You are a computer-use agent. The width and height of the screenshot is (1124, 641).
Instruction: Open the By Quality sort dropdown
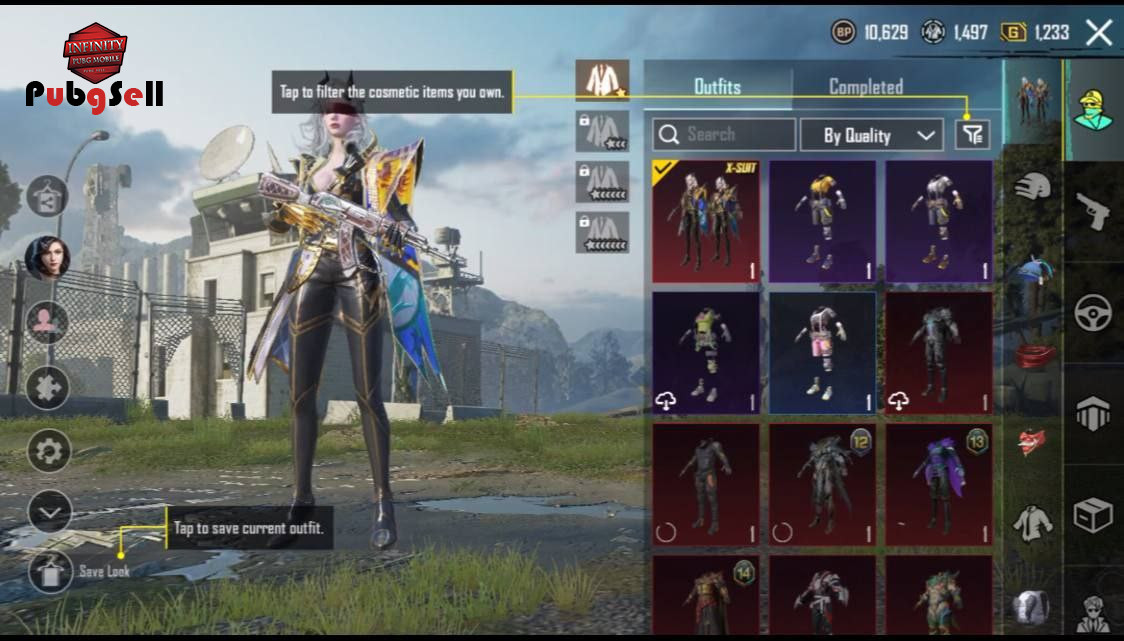point(881,135)
